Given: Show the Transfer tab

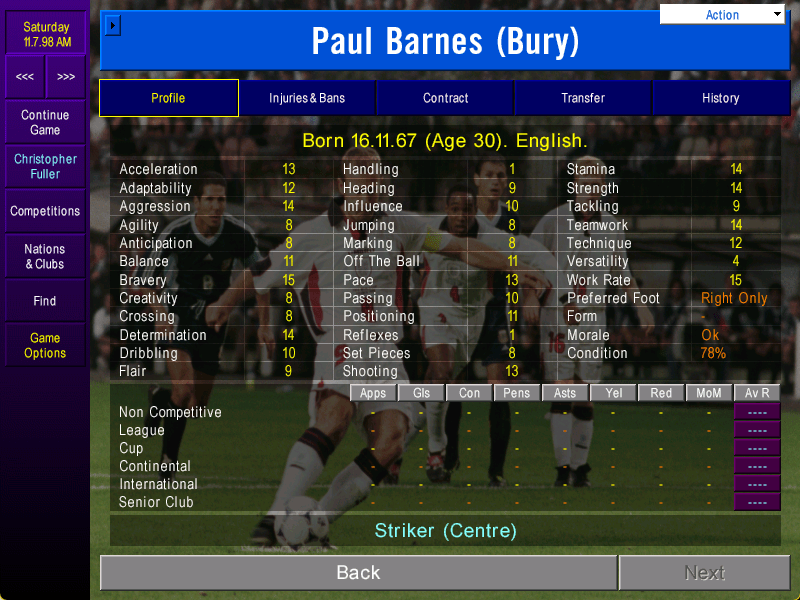Looking at the screenshot, I should tap(583, 98).
